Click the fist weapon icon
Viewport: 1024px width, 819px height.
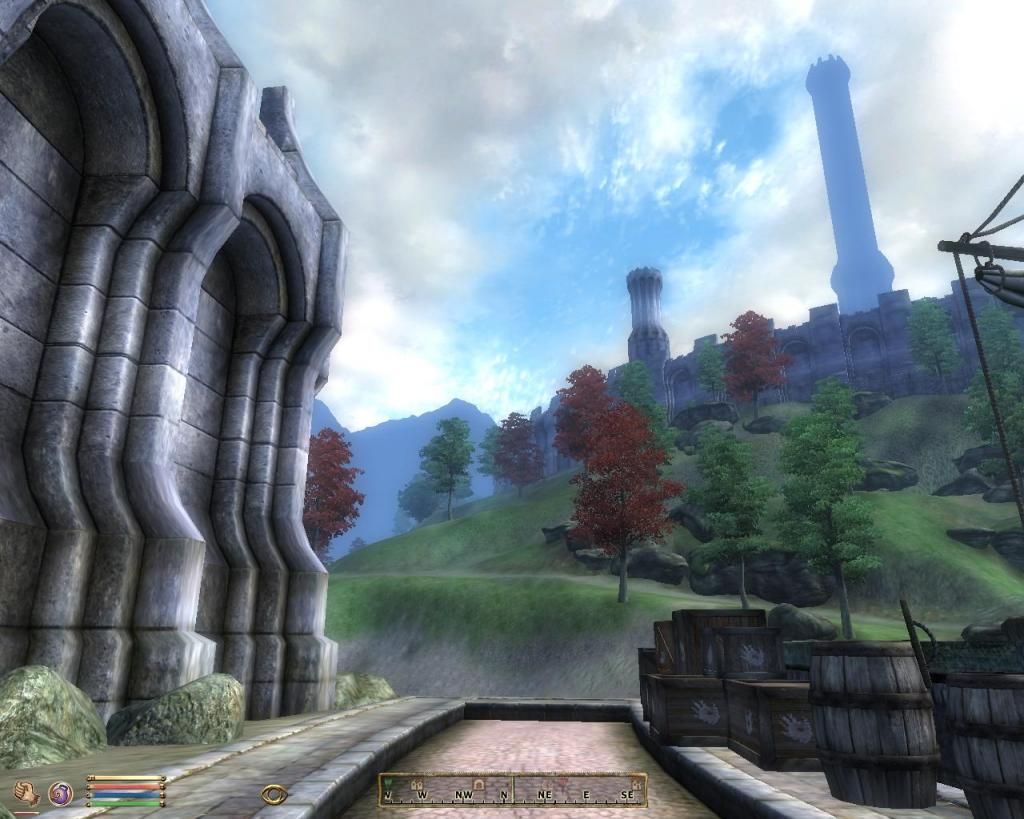(27, 793)
